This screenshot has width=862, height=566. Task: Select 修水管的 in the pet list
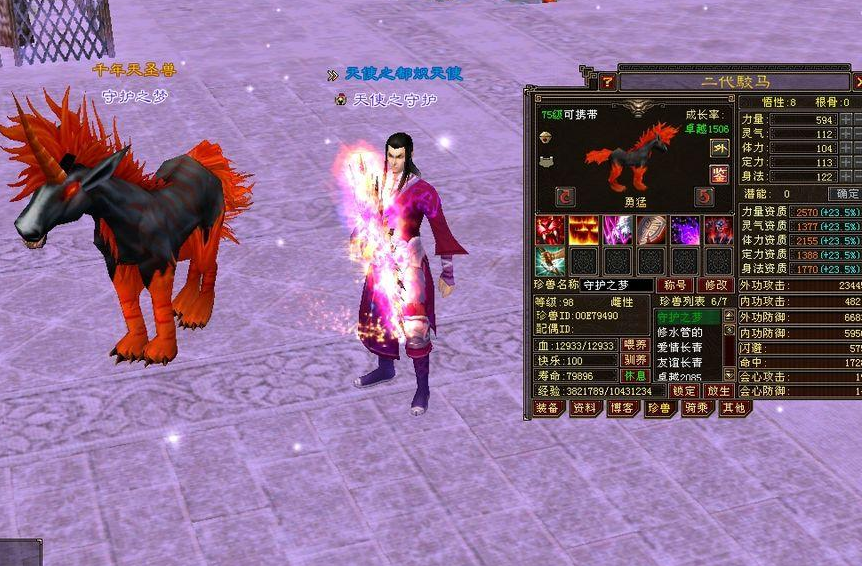pyautogui.click(x=680, y=332)
